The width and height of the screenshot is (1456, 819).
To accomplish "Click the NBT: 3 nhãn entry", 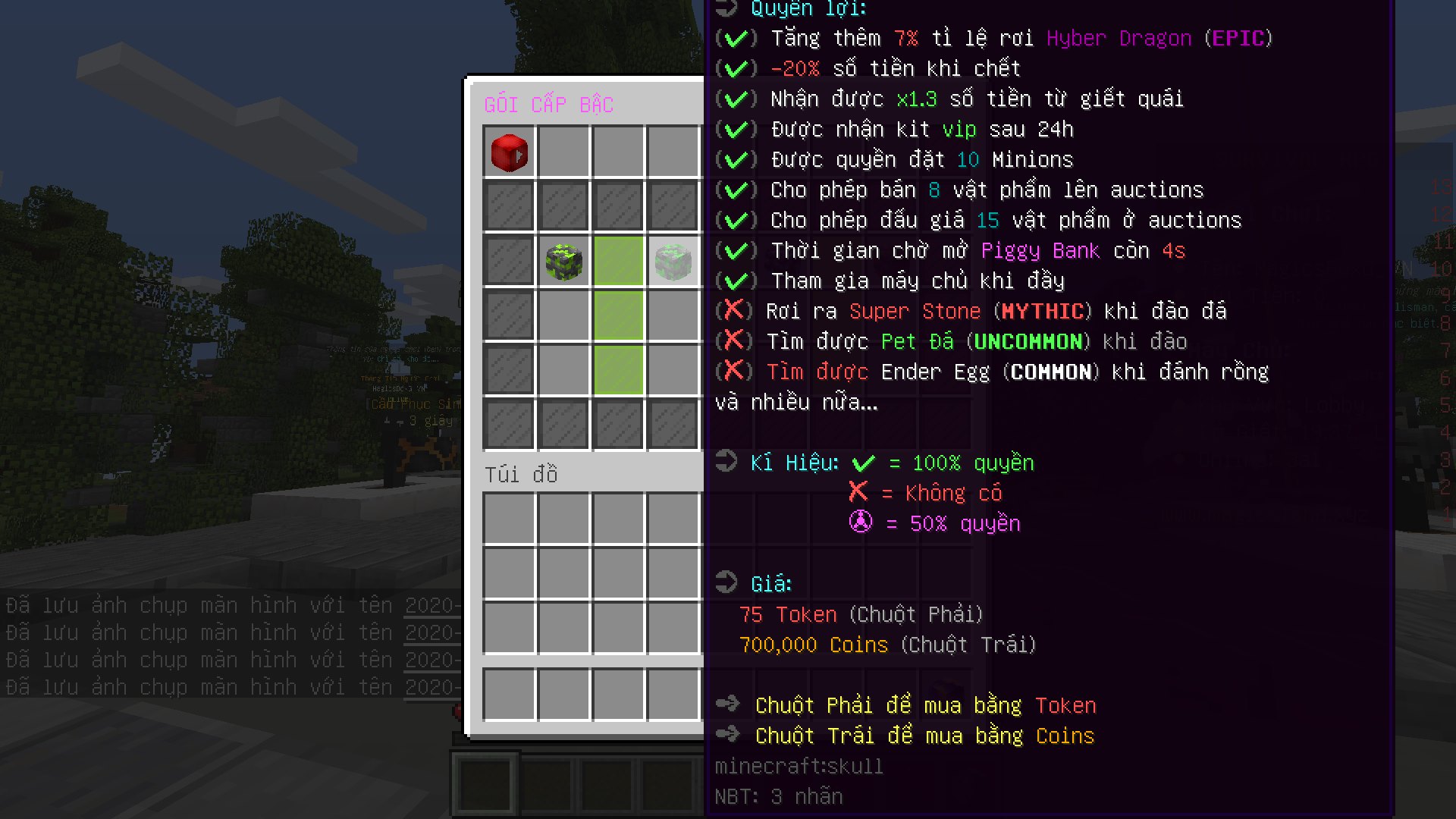I will [777, 795].
